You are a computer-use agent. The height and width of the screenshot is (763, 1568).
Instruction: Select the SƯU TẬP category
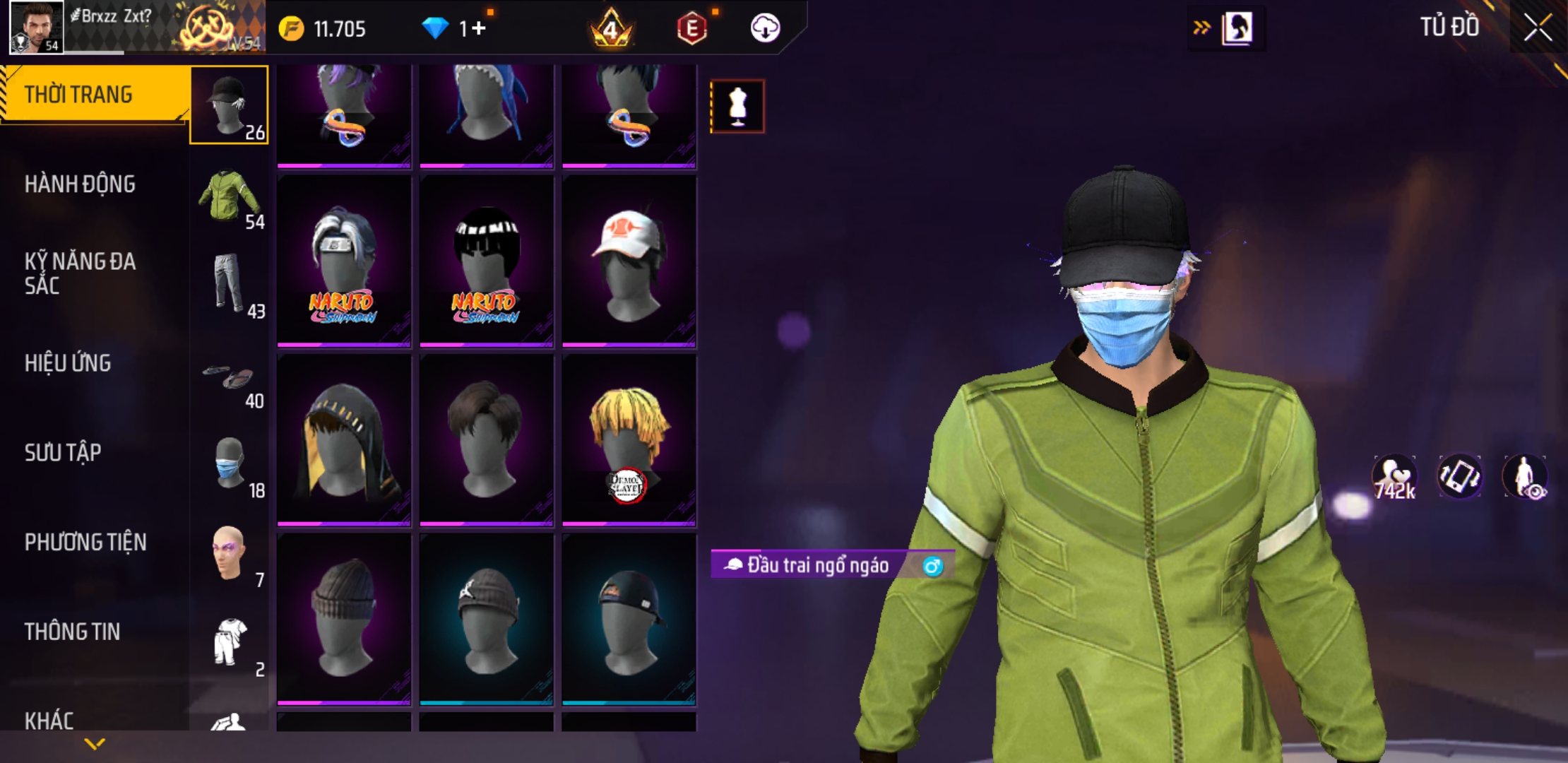(x=63, y=452)
